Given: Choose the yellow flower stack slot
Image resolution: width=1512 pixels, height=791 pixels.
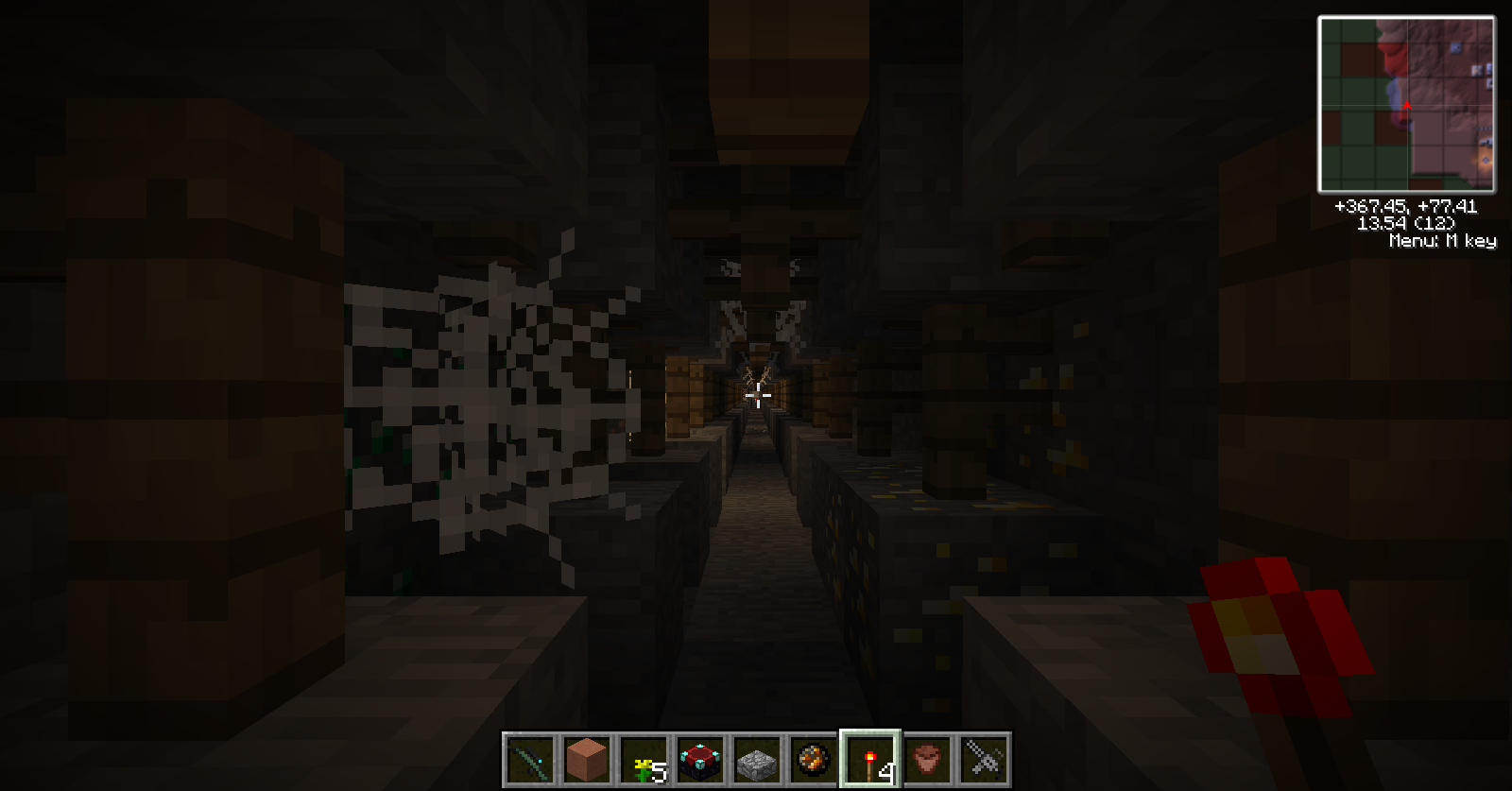Looking at the screenshot, I should coord(643,759).
